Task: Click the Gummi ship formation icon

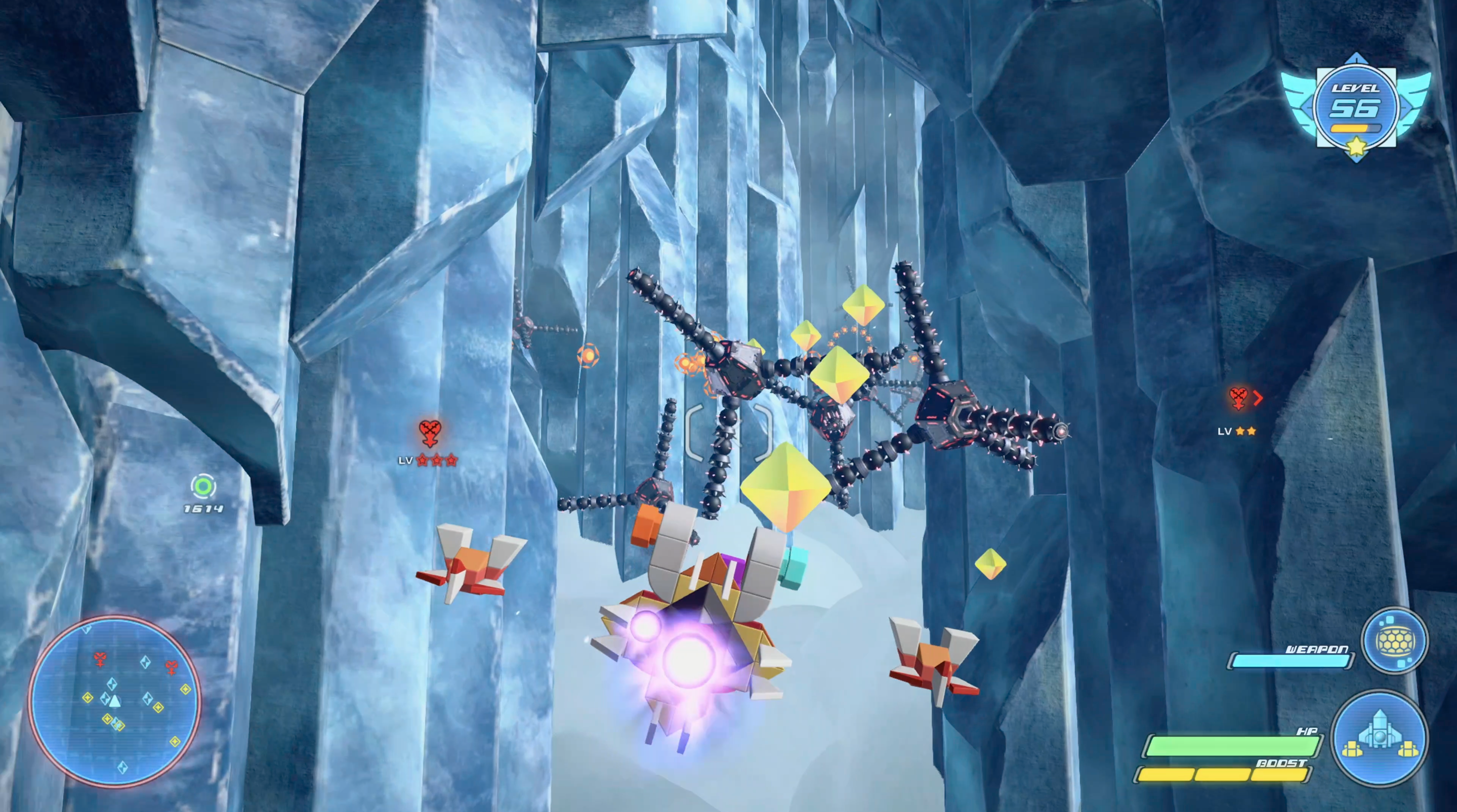Action: (x=1380, y=738)
